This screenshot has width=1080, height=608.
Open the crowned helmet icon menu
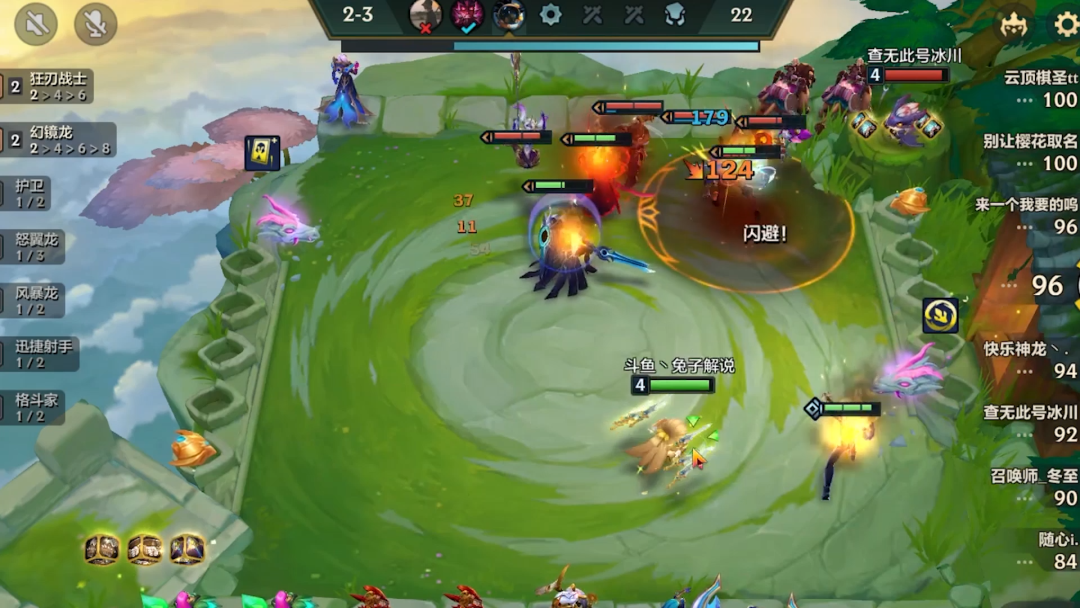tap(1014, 24)
